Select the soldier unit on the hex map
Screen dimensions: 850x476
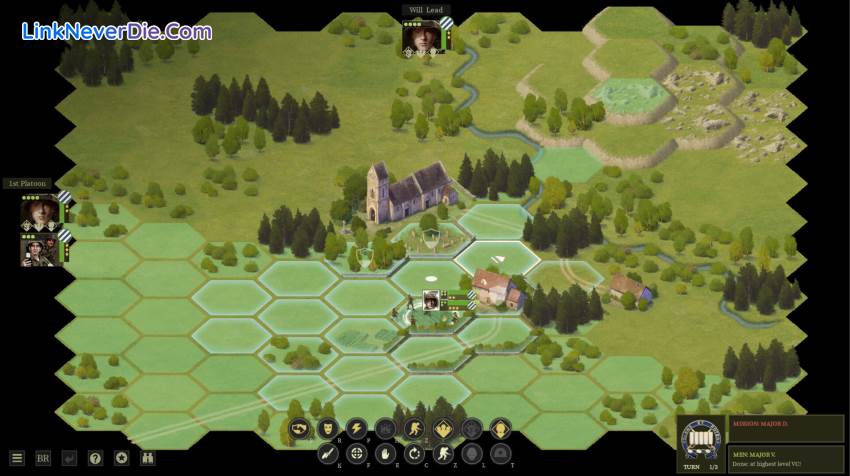click(432, 300)
